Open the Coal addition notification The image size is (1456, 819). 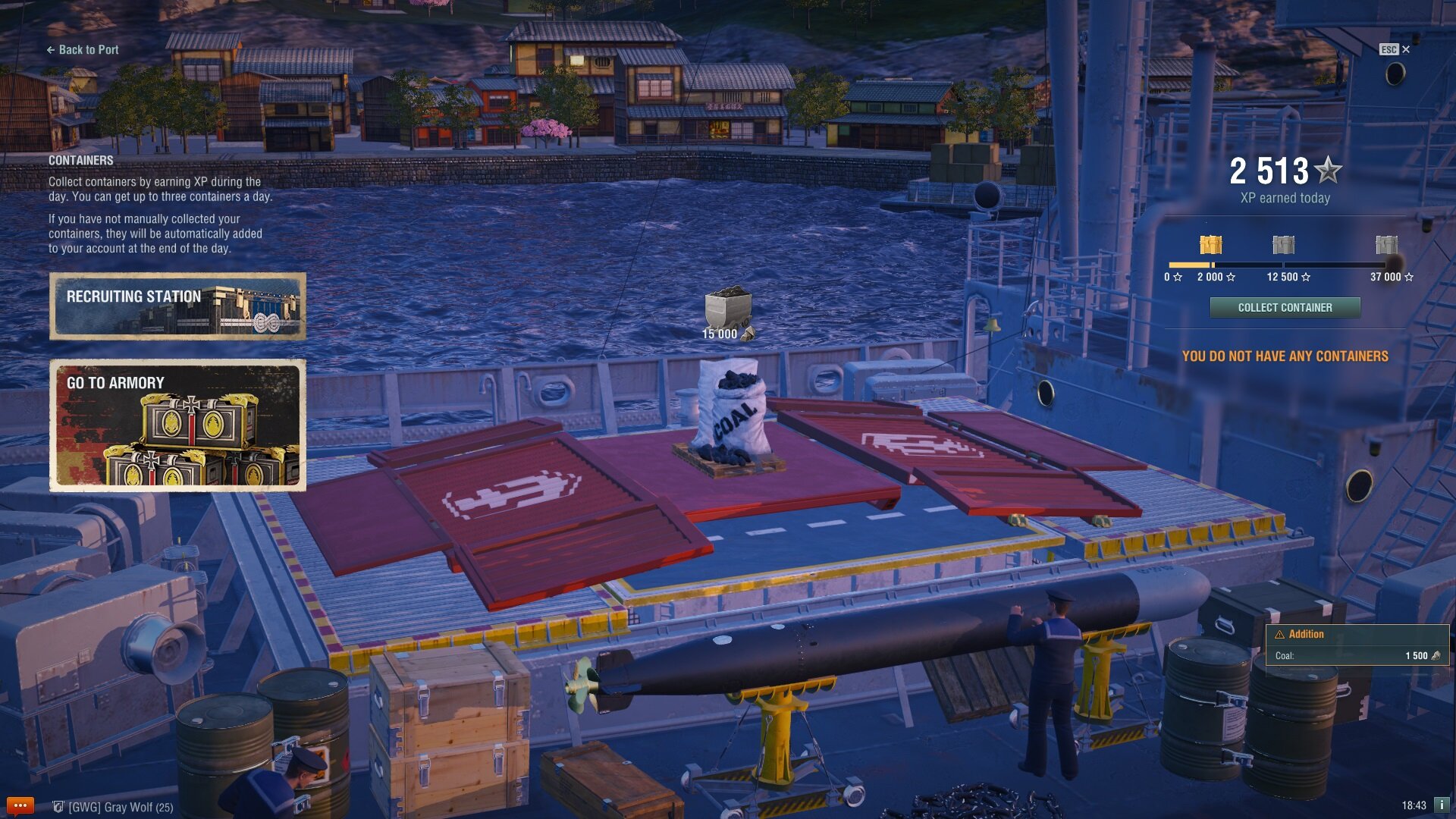[x=1357, y=645]
